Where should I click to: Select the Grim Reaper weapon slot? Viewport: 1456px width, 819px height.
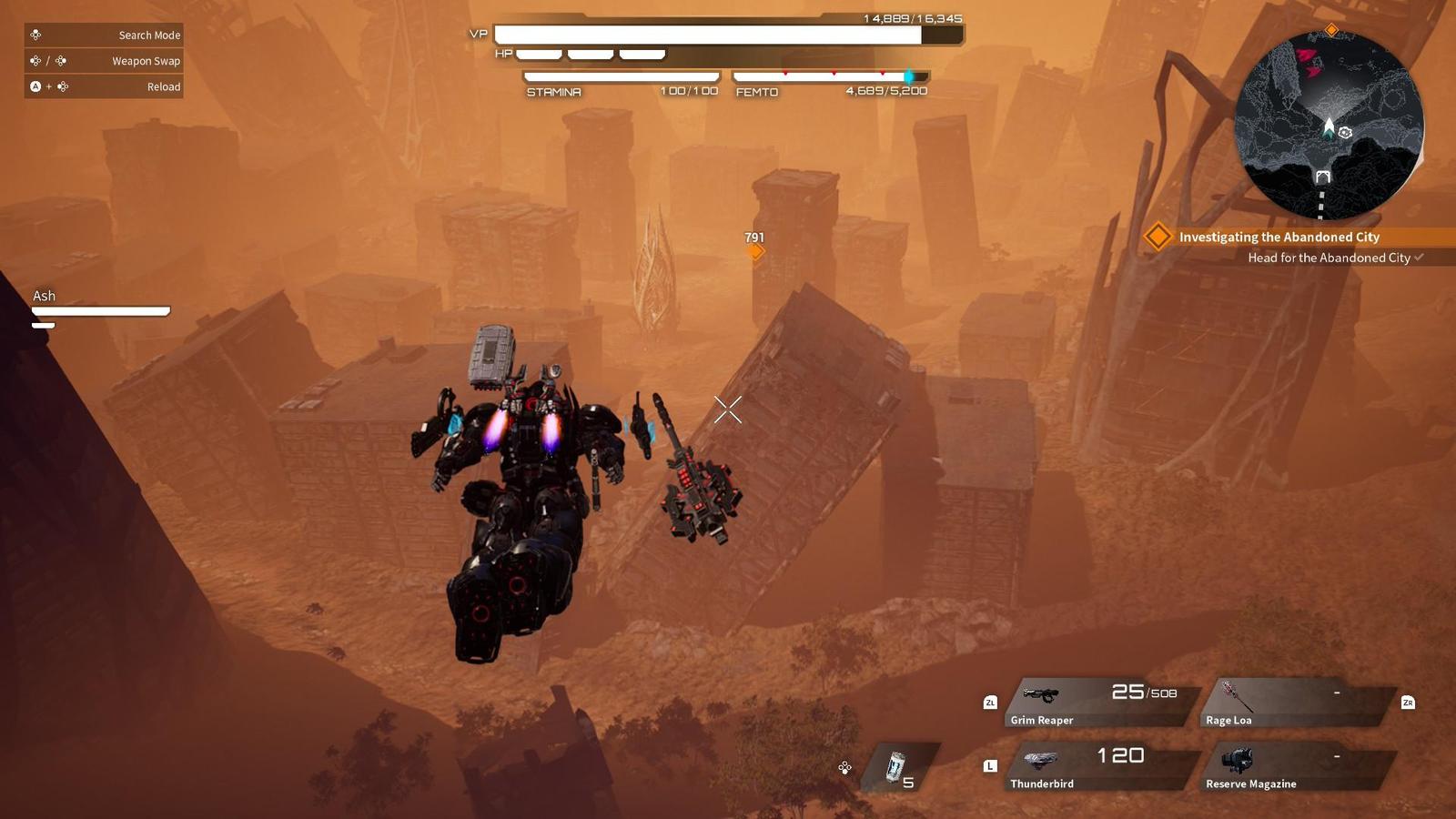[x=1099, y=703]
